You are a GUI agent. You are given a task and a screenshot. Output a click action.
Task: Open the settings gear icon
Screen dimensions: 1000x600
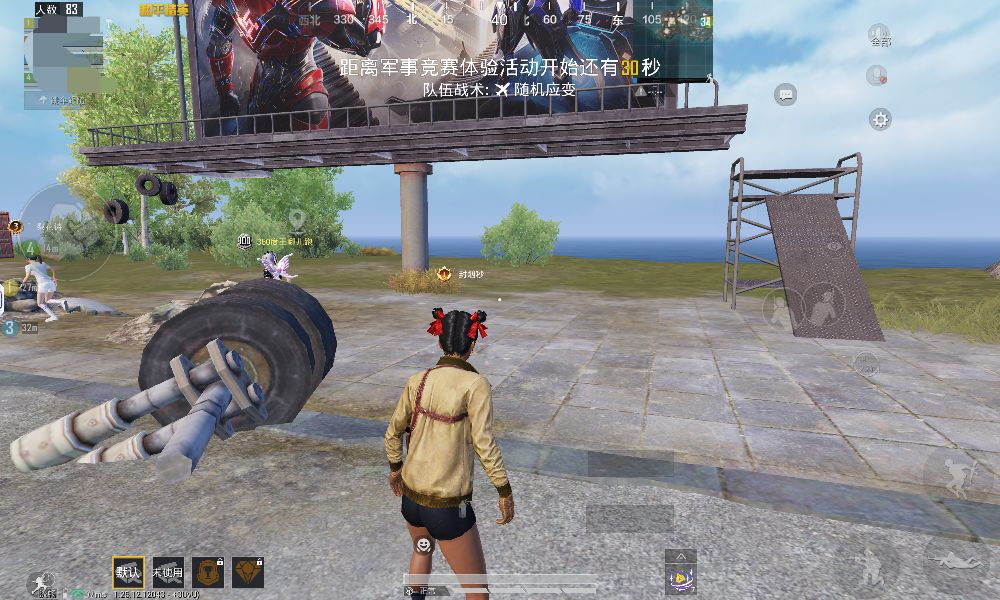pyautogui.click(x=880, y=120)
